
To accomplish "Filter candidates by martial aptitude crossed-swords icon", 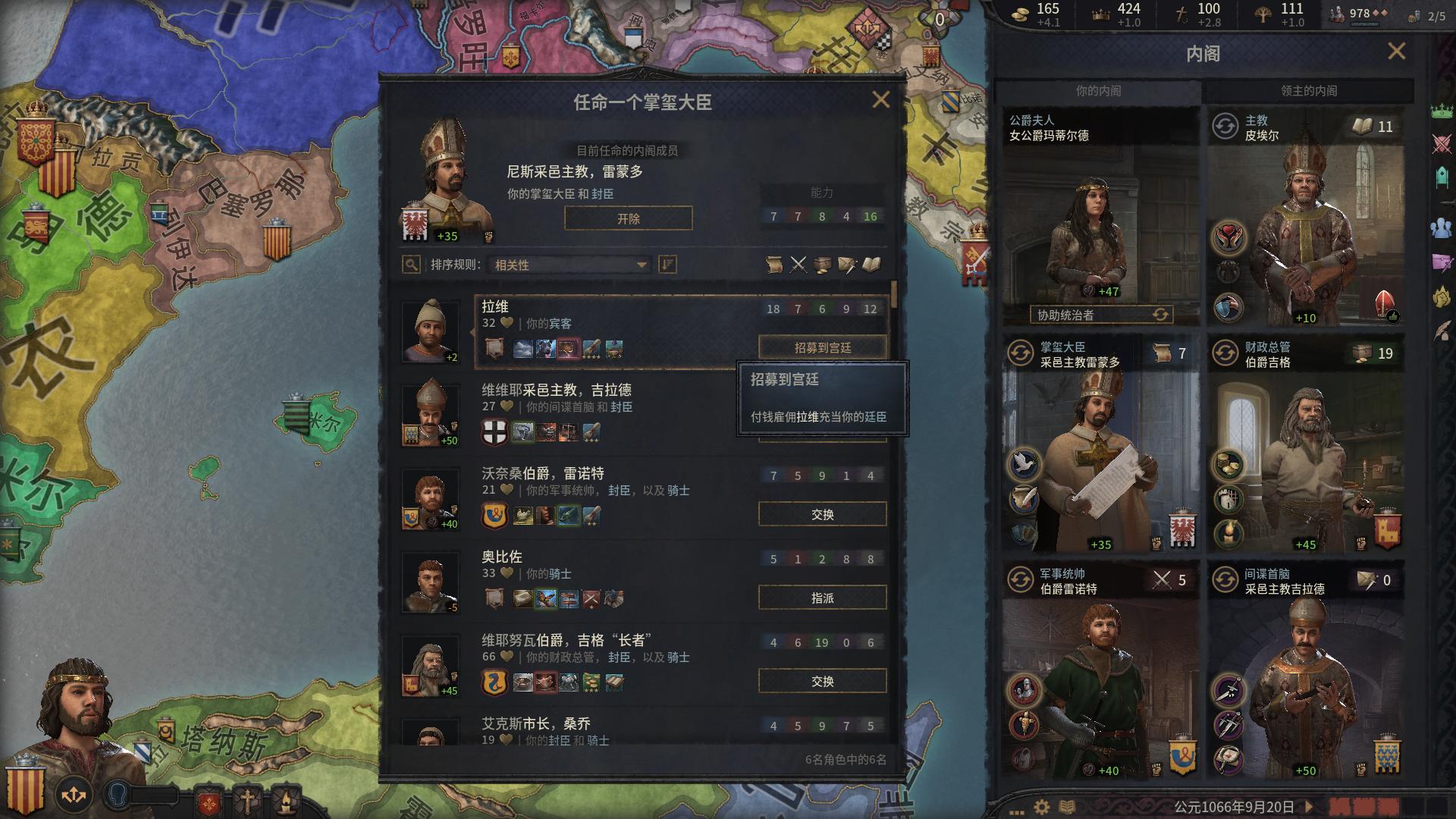I will (798, 265).
